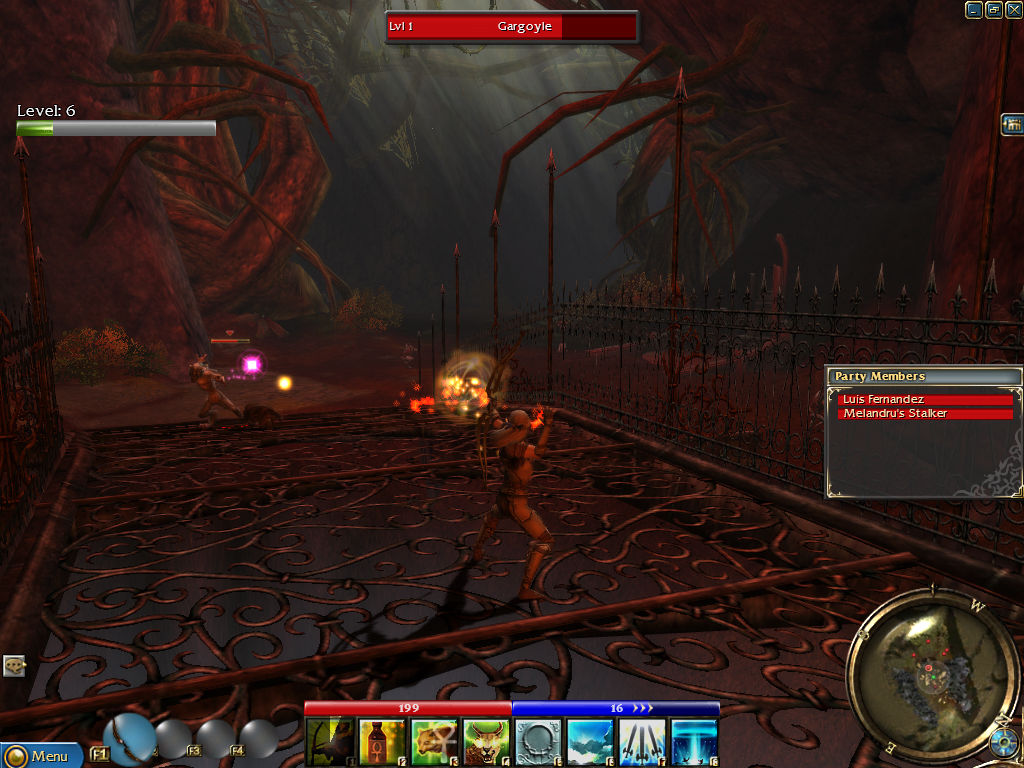The height and width of the screenshot is (768, 1024).
Task: Use the glowing blue beam skill
Action: [x=694, y=742]
